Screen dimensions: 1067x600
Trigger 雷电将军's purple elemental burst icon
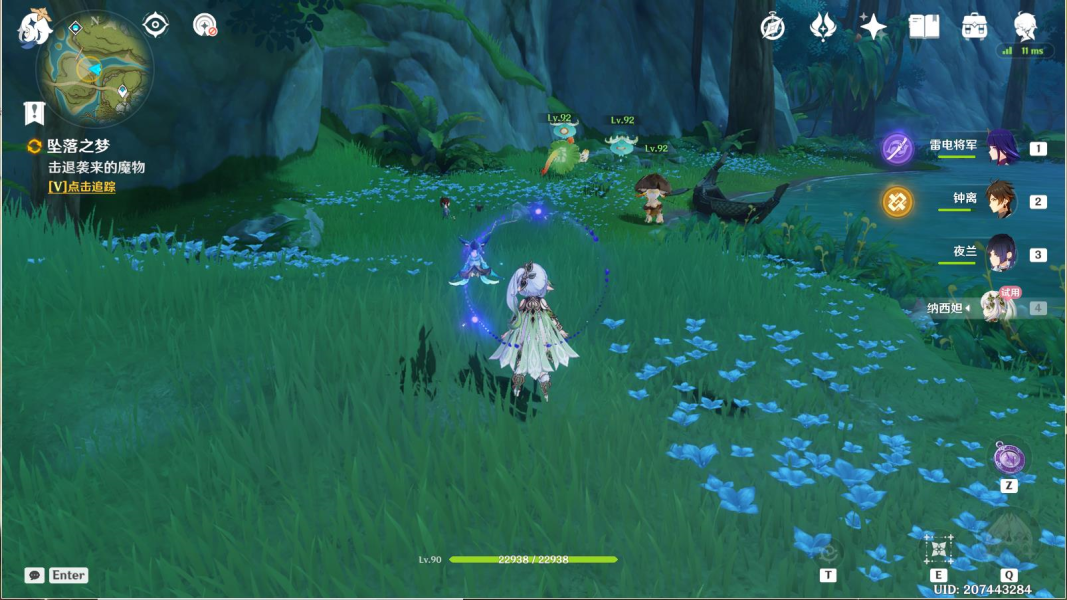[897, 149]
